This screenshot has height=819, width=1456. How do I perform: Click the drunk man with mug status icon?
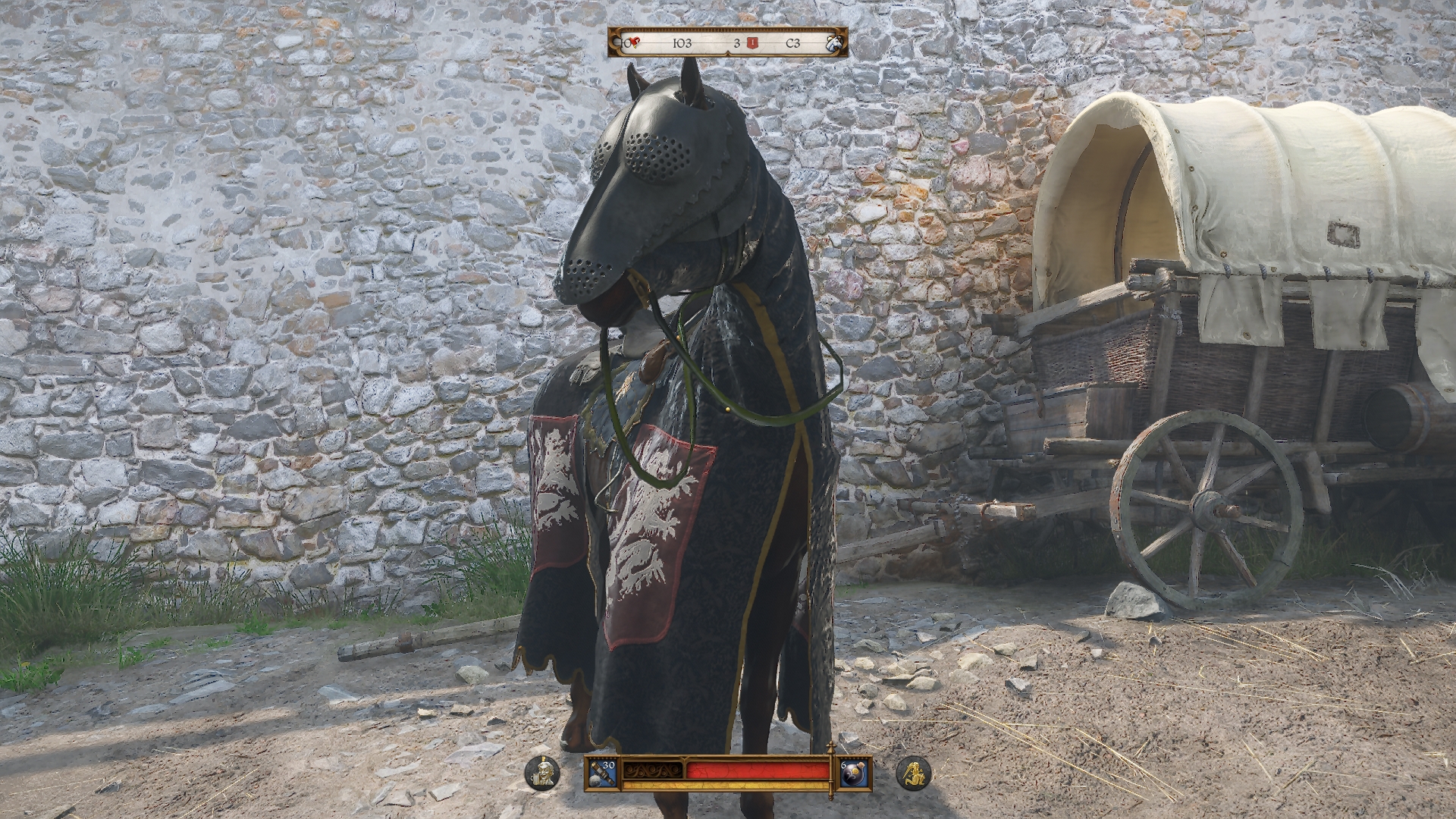[x=542, y=773]
